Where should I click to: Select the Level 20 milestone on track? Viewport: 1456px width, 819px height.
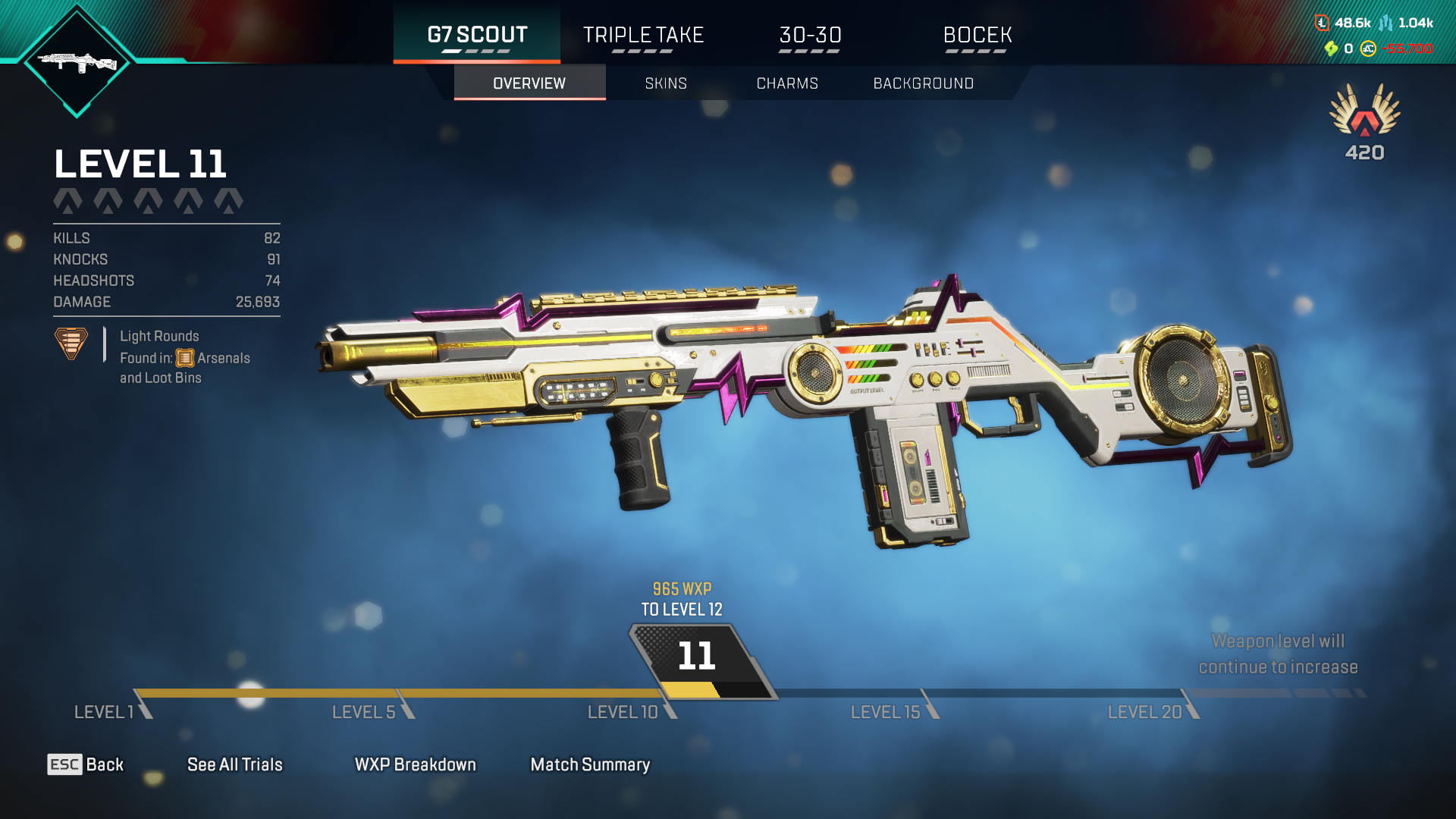[1145, 712]
